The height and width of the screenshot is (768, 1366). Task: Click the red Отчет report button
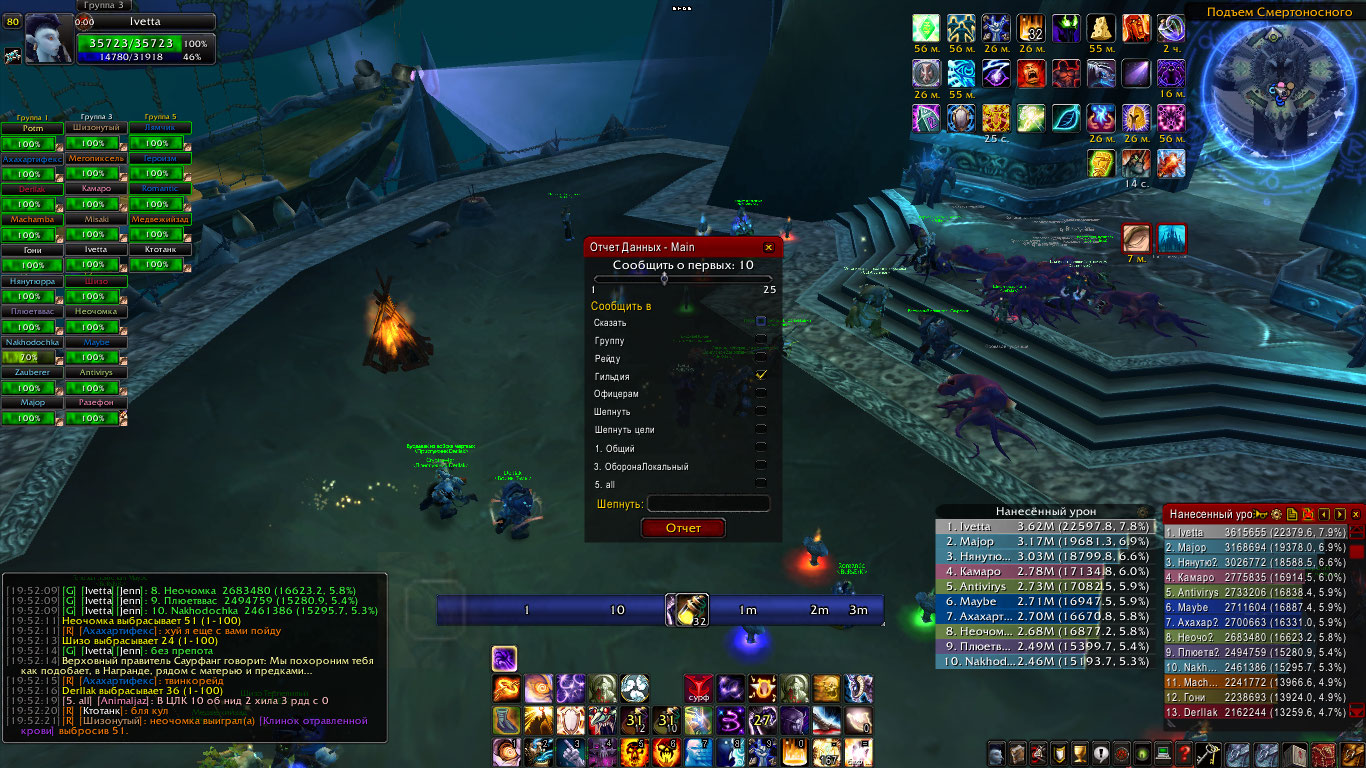click(x=683, y=528)
